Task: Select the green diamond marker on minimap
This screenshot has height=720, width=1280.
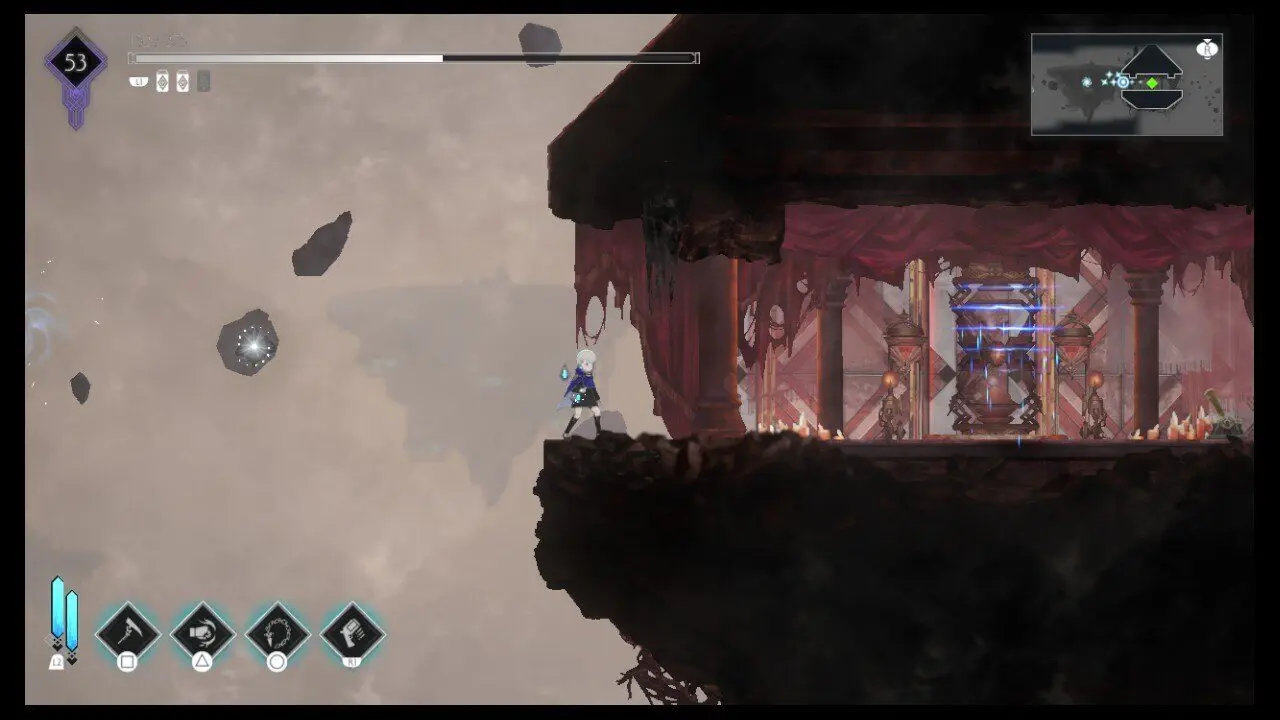Action: [x=1152, y=83]
